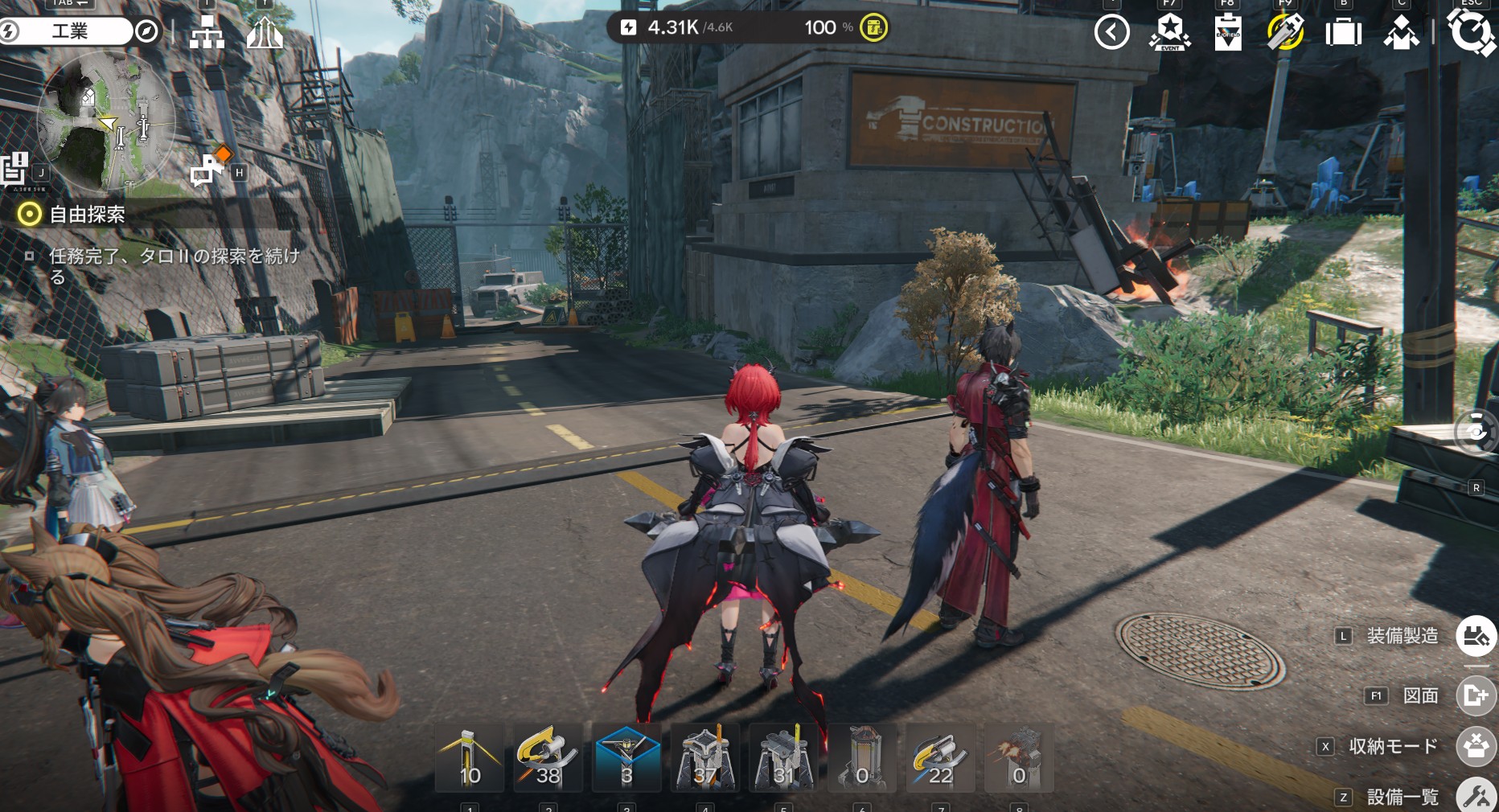
Task: Open the circular minimap
Action: pos(105,122)
